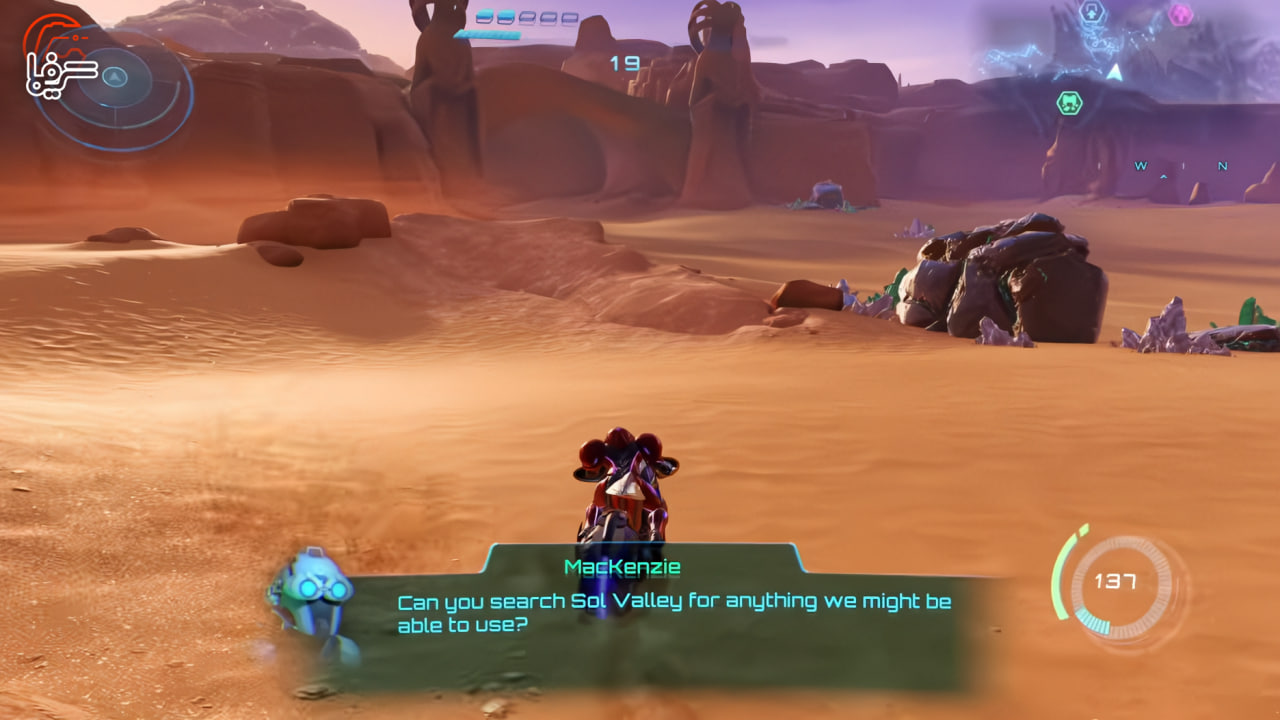
Task: Click the cyan charge progress bar
Action: (487, 34)
